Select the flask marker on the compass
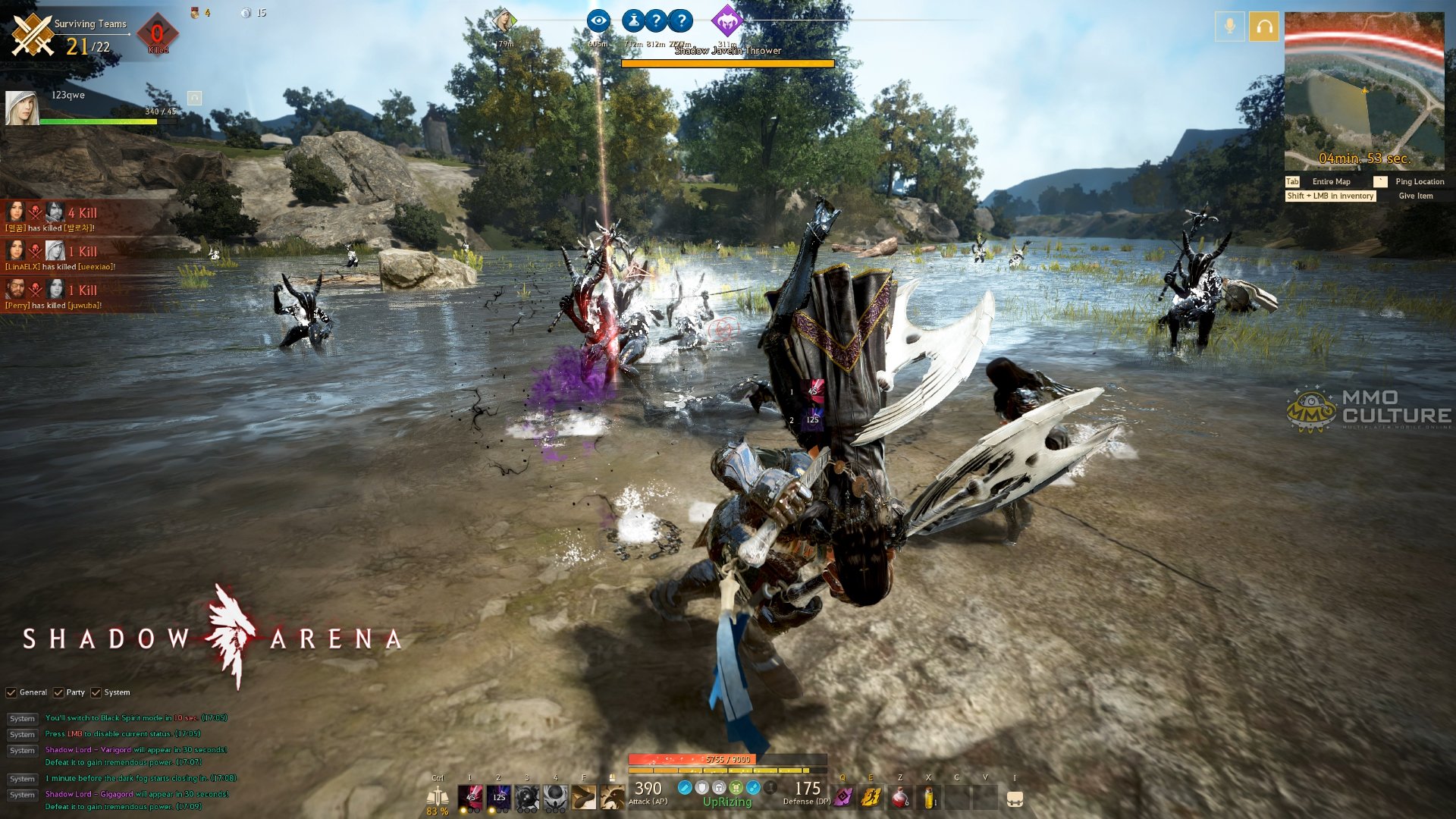 click(633, 21)
